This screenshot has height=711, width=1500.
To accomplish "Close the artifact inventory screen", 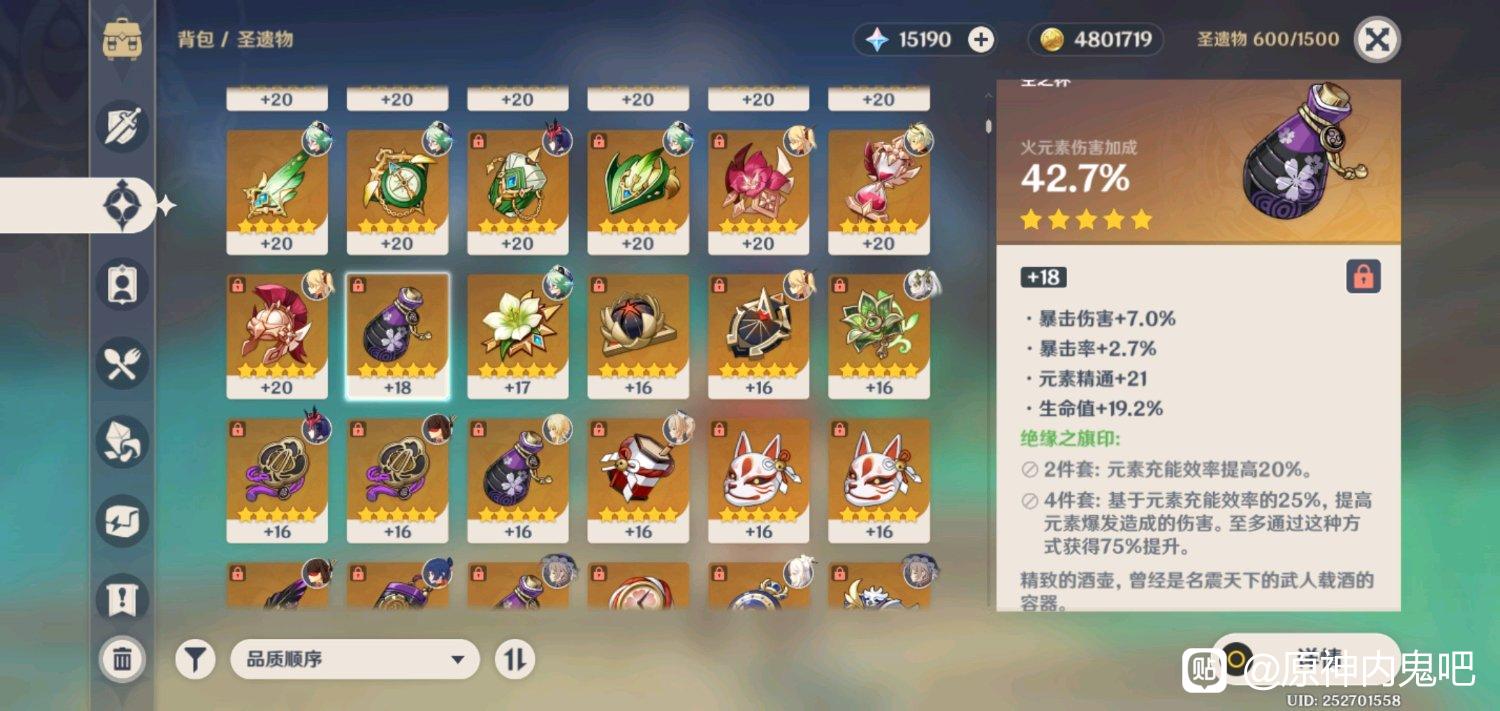I will pos(1376,40).
